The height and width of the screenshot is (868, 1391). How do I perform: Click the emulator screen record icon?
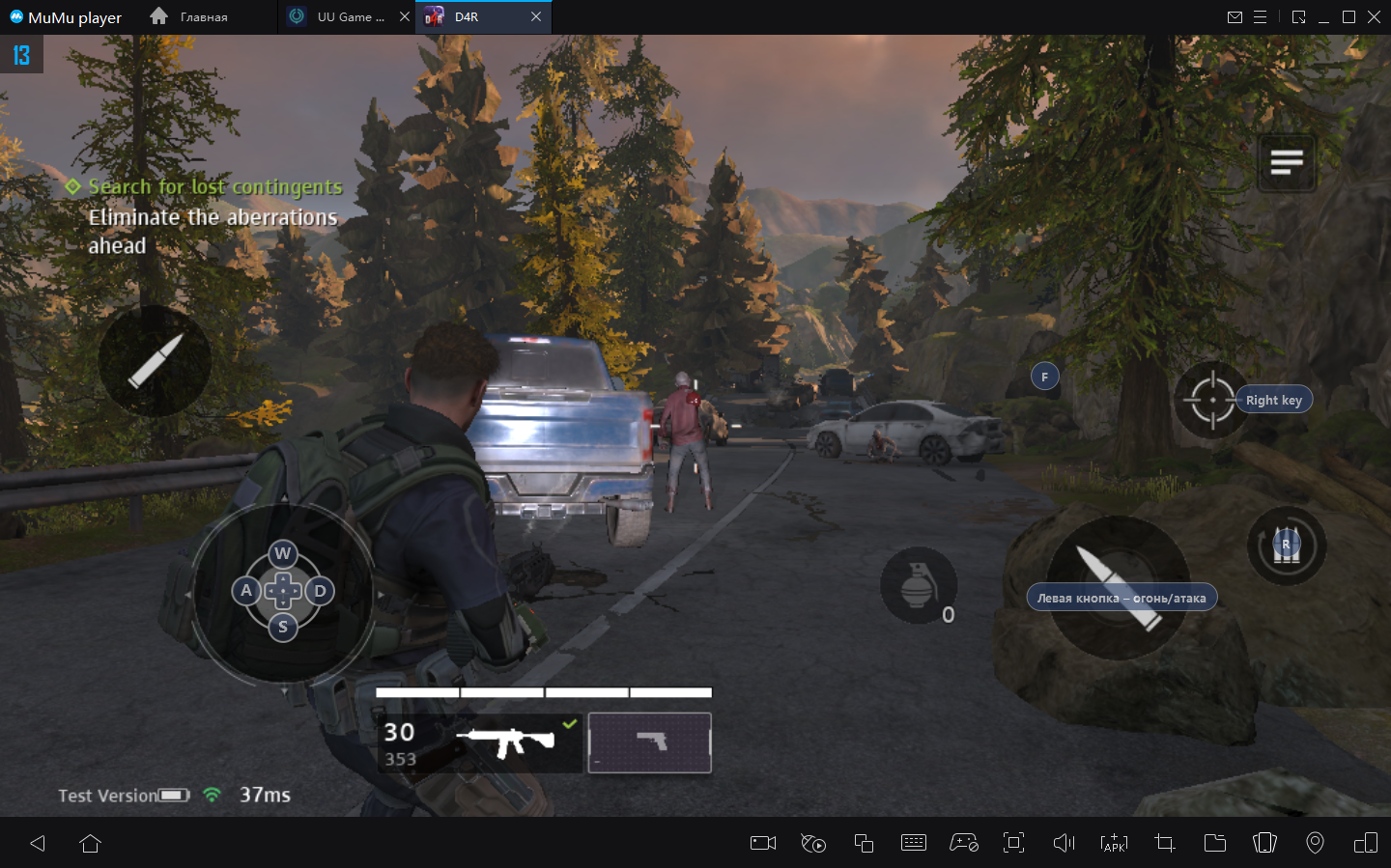coord(763,843)
